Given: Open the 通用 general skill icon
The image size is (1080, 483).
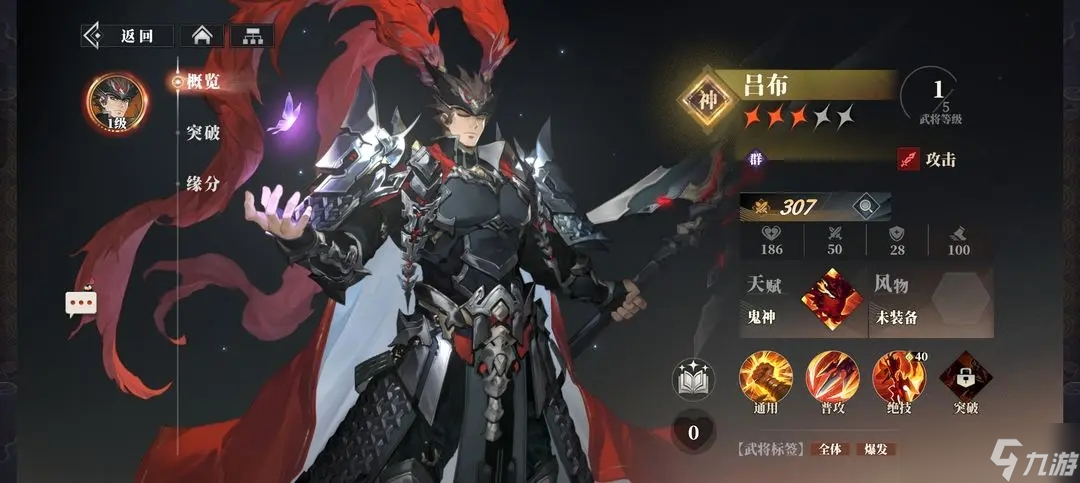Looking at the screenshot, I should (759, 377).
